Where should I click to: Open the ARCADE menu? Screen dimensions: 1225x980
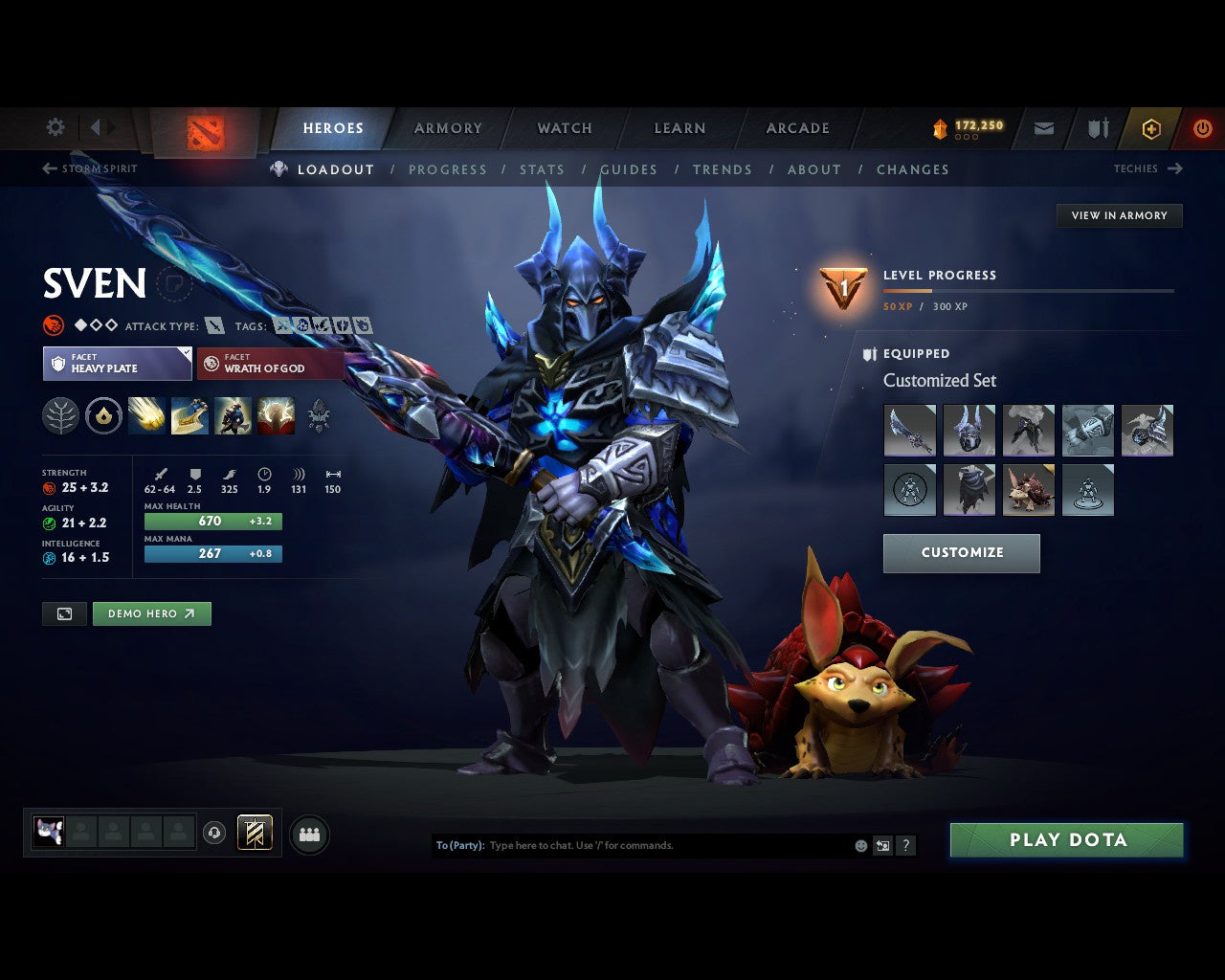pos(797,127)
